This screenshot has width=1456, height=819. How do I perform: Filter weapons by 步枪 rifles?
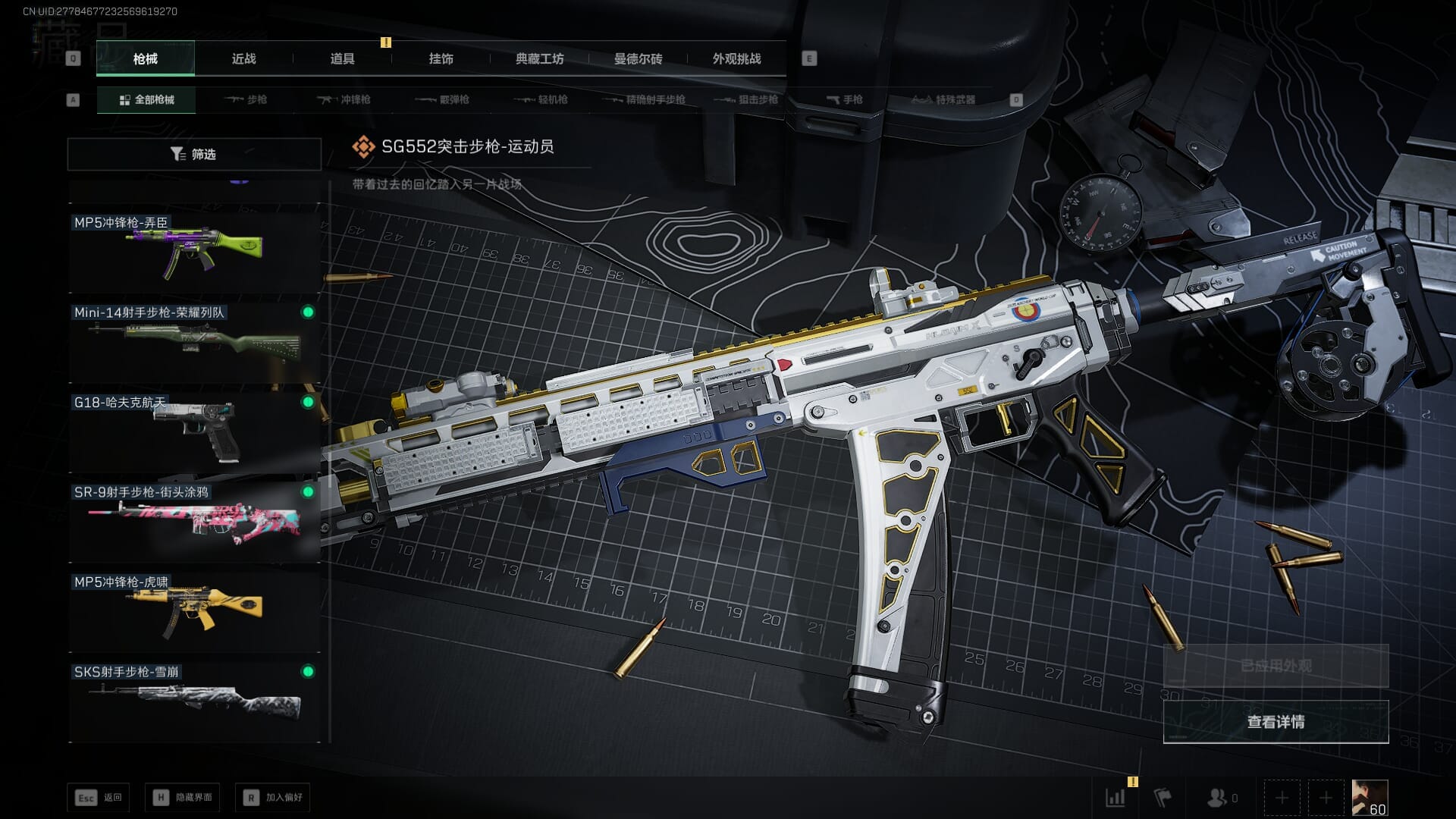click(246, 99)
